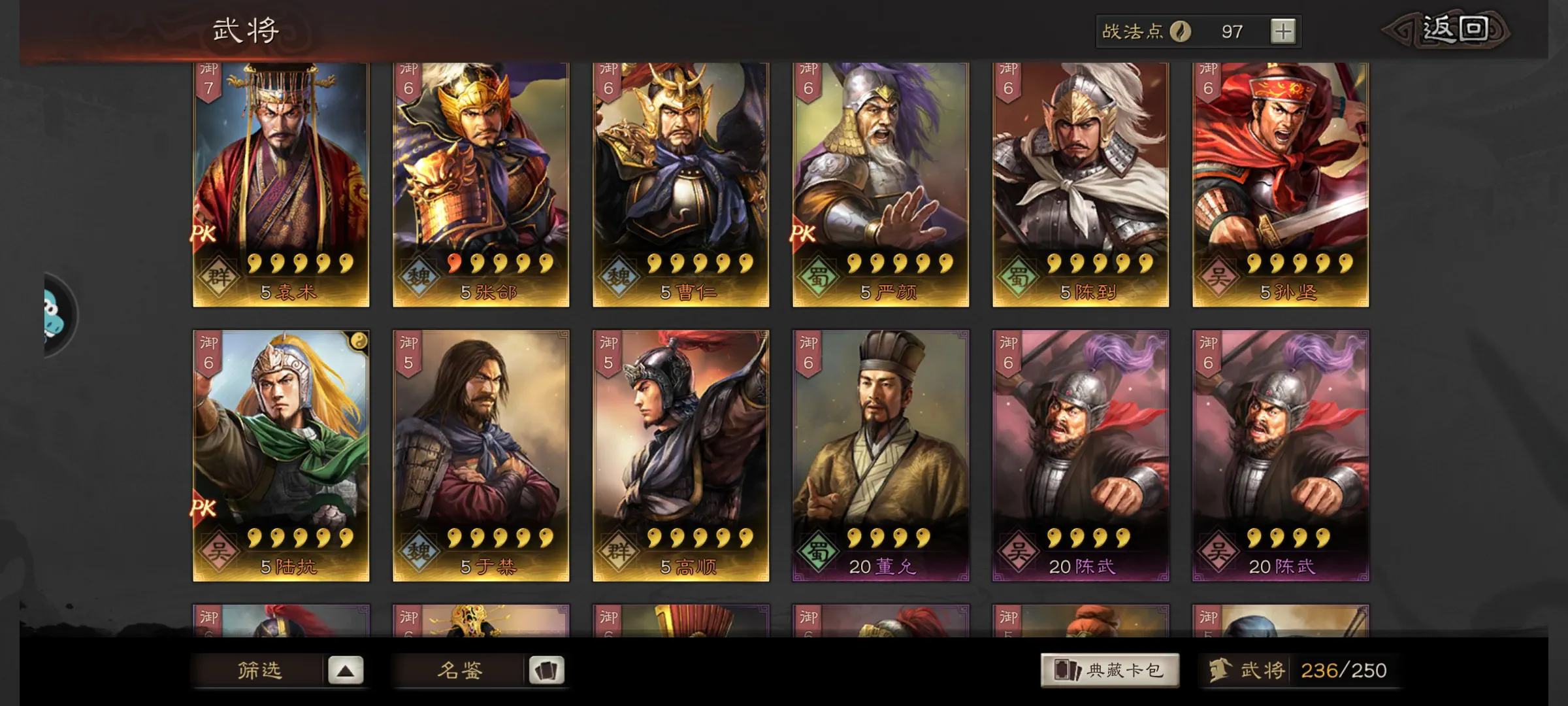The height and width of the screenshot is (706, 1568).
Task: Add more 战法点 with the plus button
Action: click(1283, 31)
